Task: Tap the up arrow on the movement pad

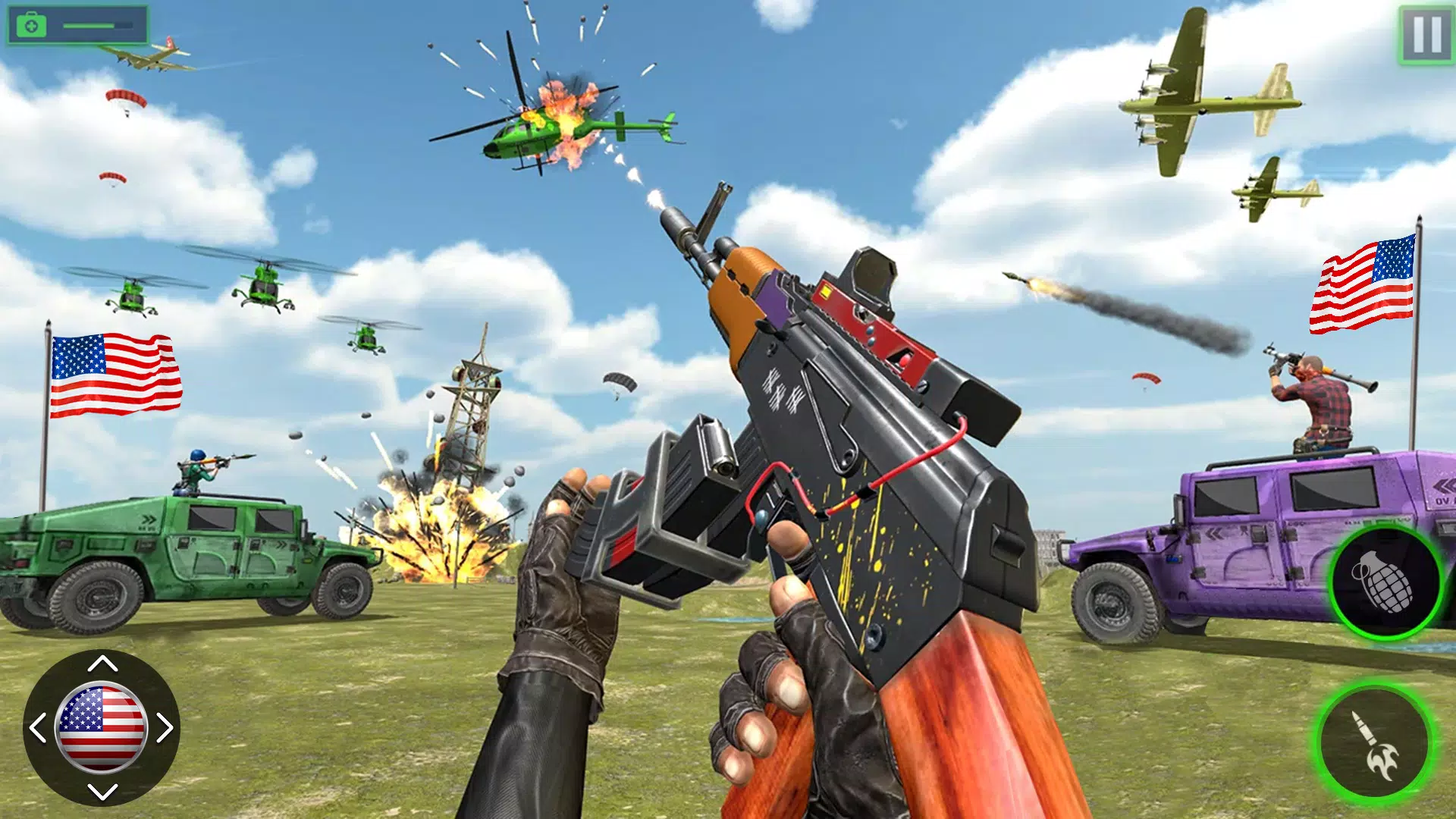Action: click(x=102, y=664)
